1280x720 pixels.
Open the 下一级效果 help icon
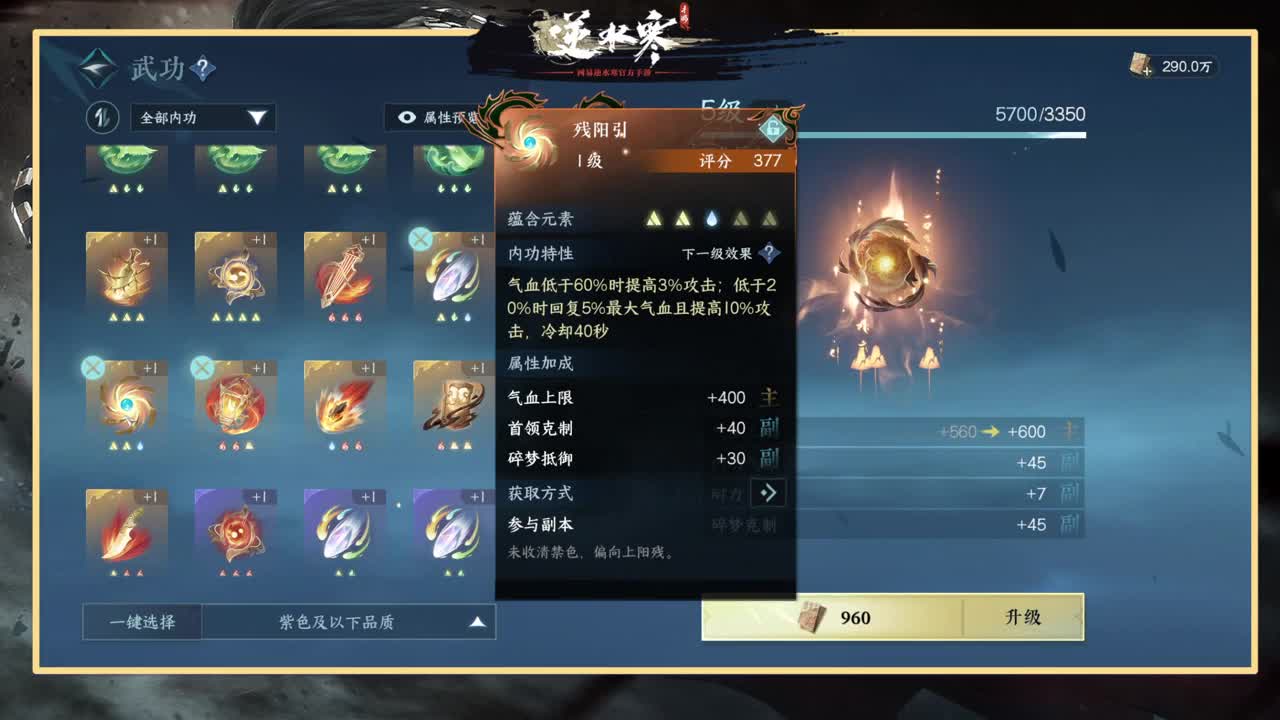click(767, 253)
